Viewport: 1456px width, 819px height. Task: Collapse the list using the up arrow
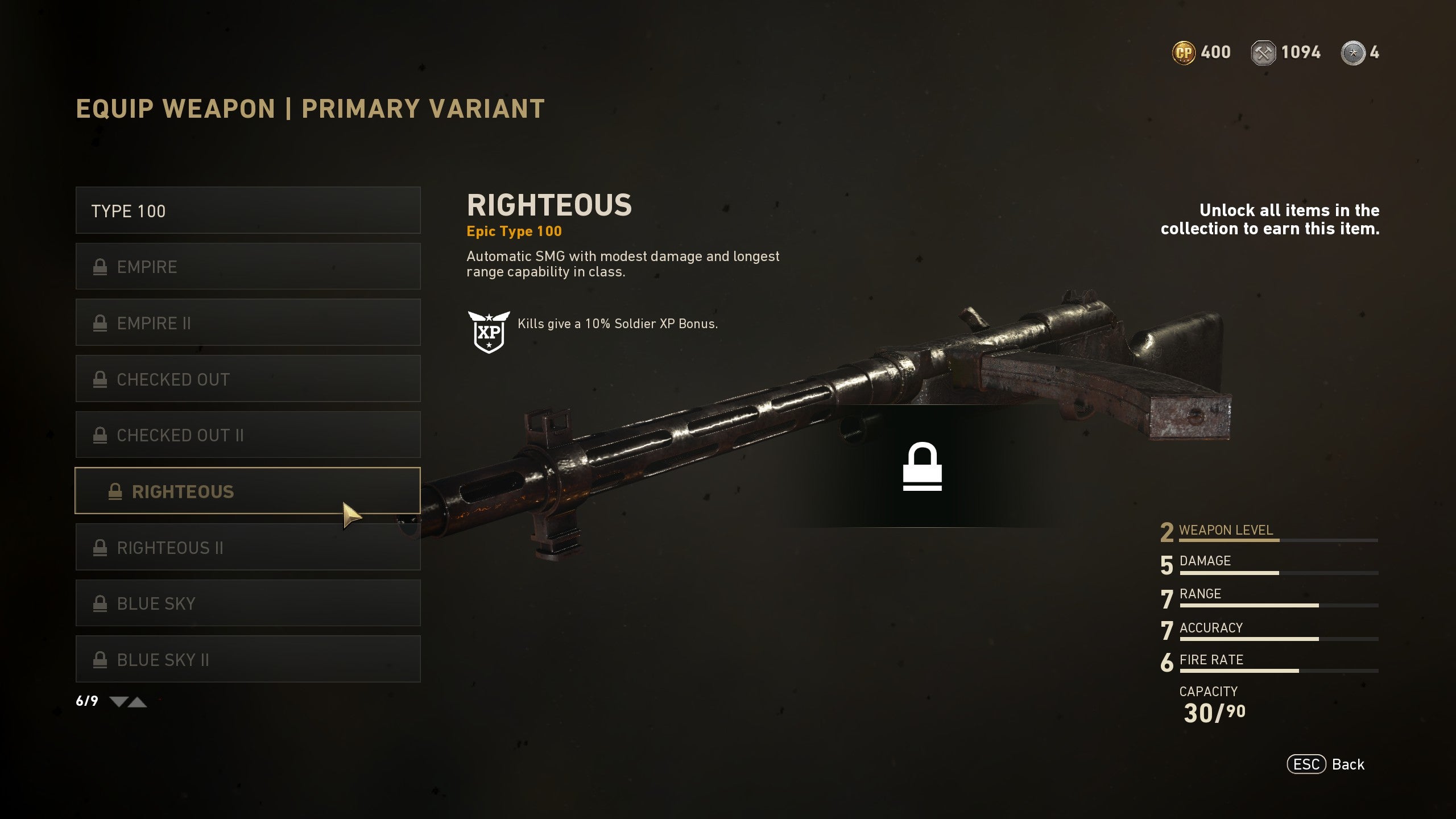[138, 702]
